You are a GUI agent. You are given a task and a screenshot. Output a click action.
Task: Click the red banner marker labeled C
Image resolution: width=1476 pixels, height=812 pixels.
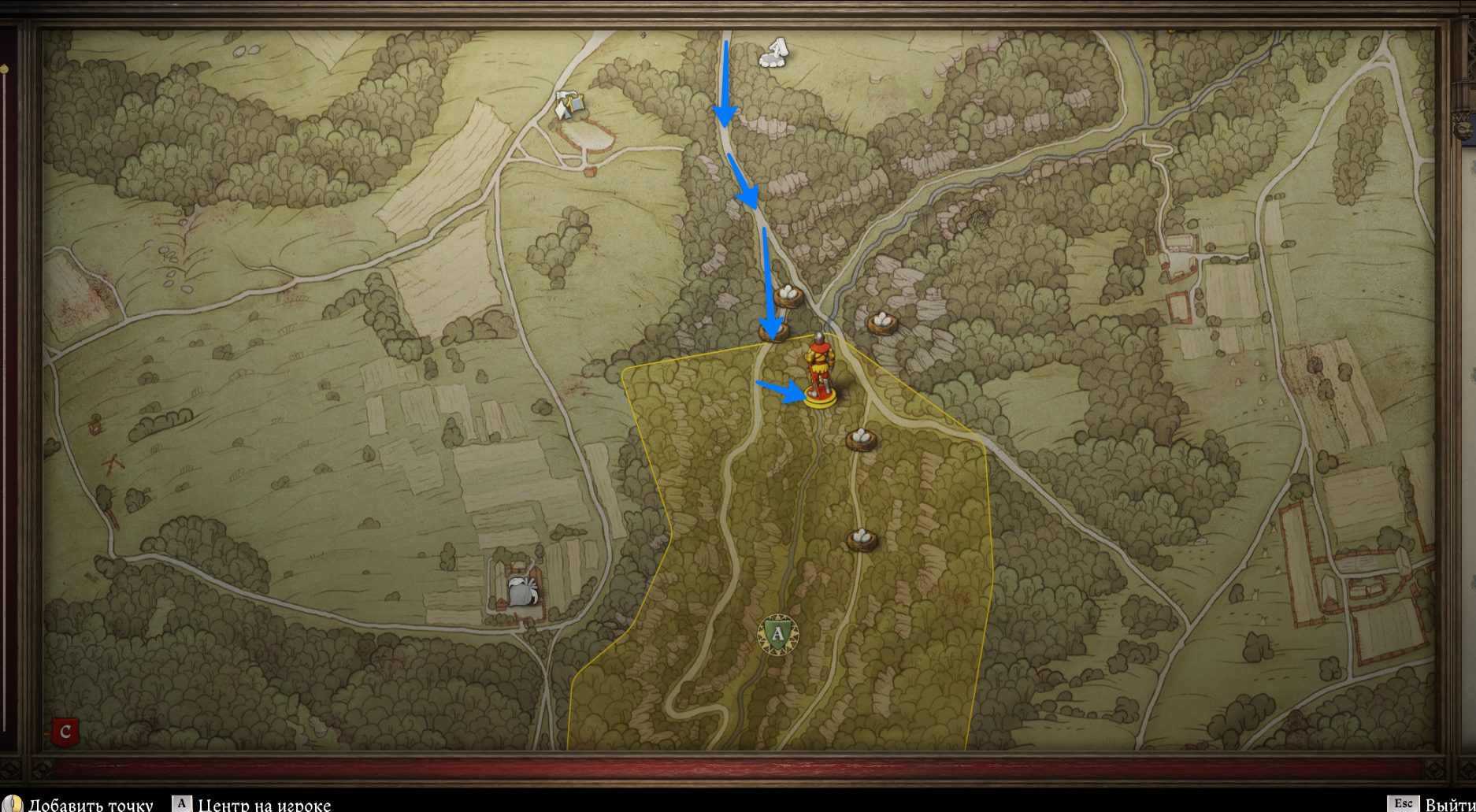pyautogui.click(x=65, y=732)
